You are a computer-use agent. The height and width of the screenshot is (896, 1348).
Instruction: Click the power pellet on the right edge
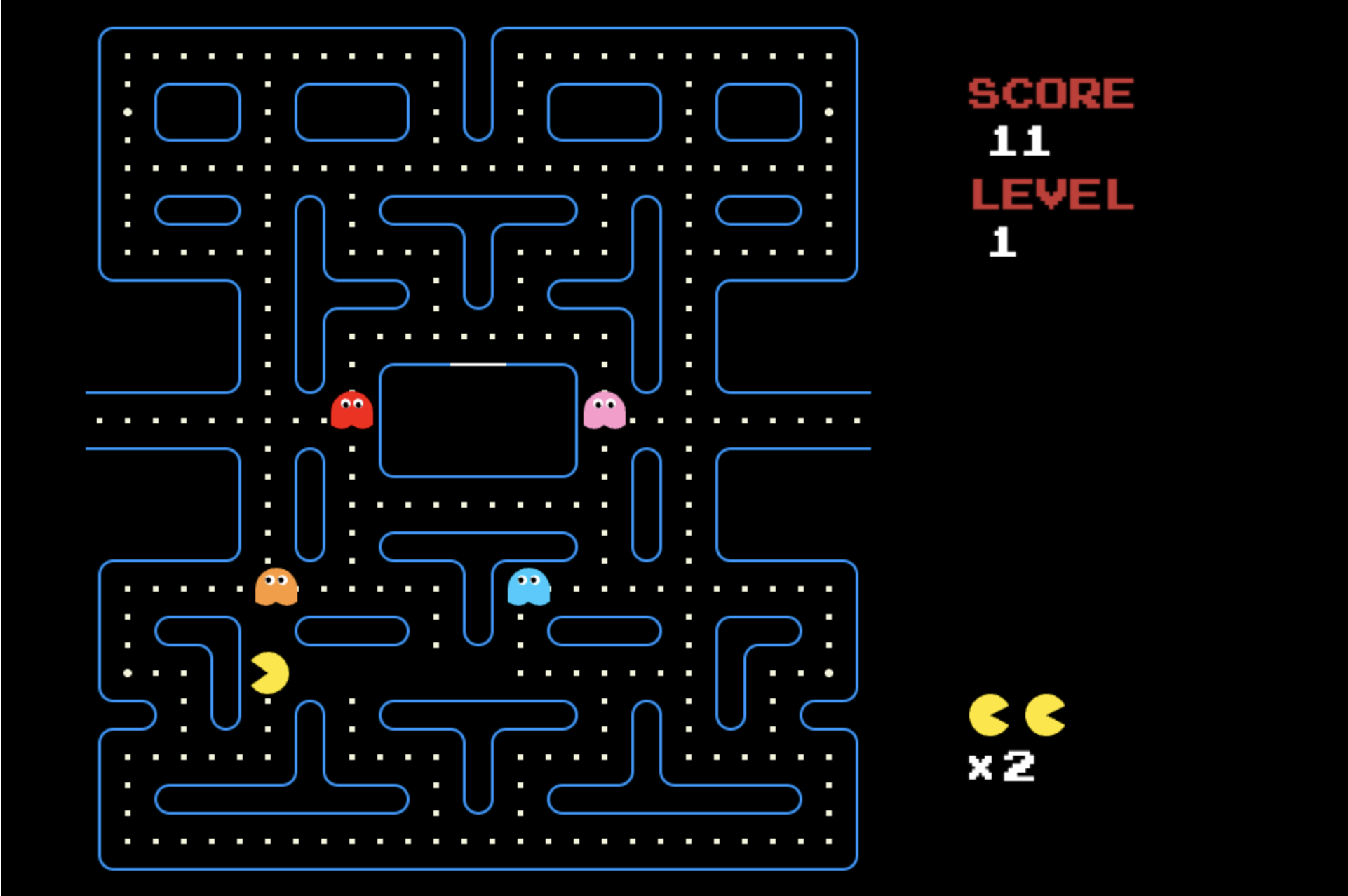pos(829,112)
